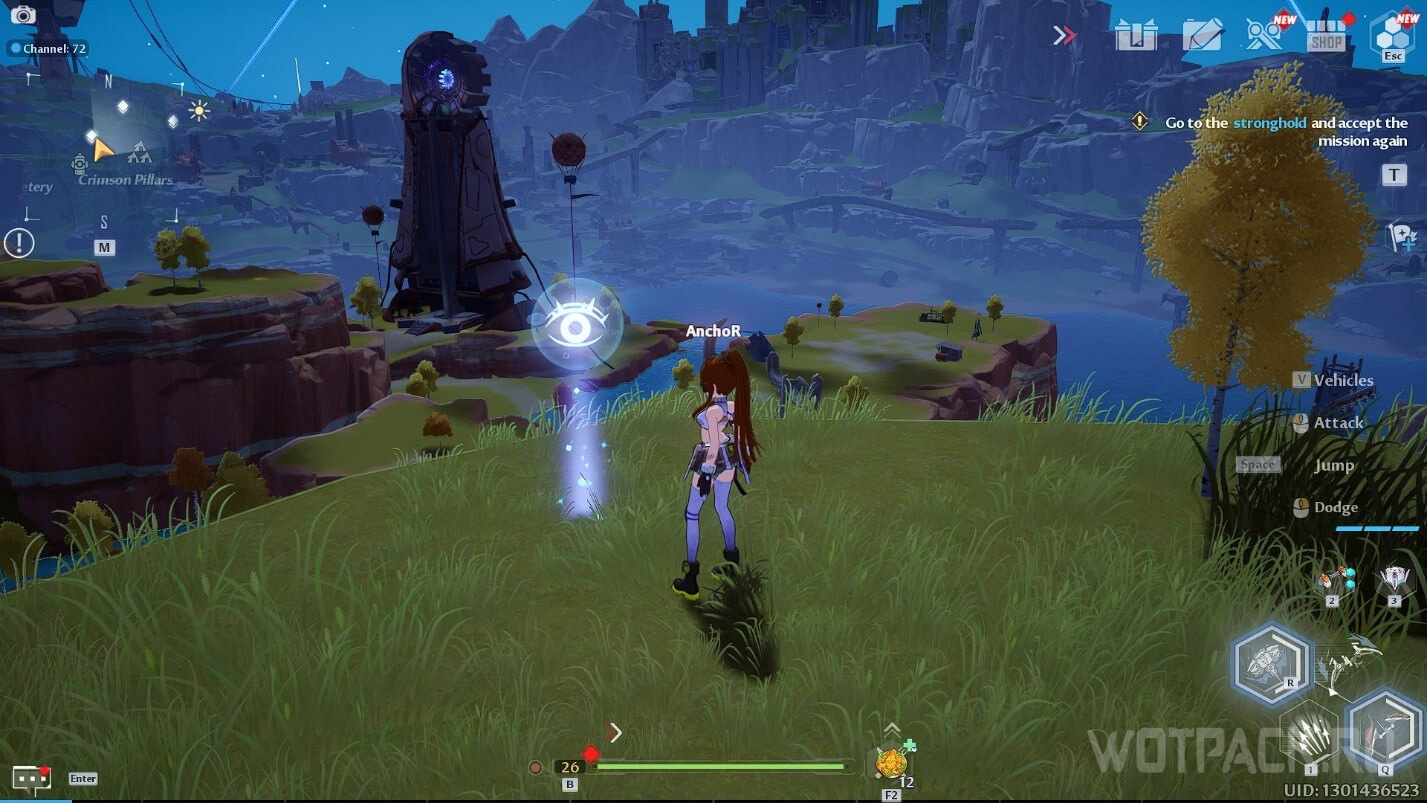Image resolution: width=1427 pixels, height=803 pixels.
Task: Open the camera photo mode
Action: click(22, 14)
